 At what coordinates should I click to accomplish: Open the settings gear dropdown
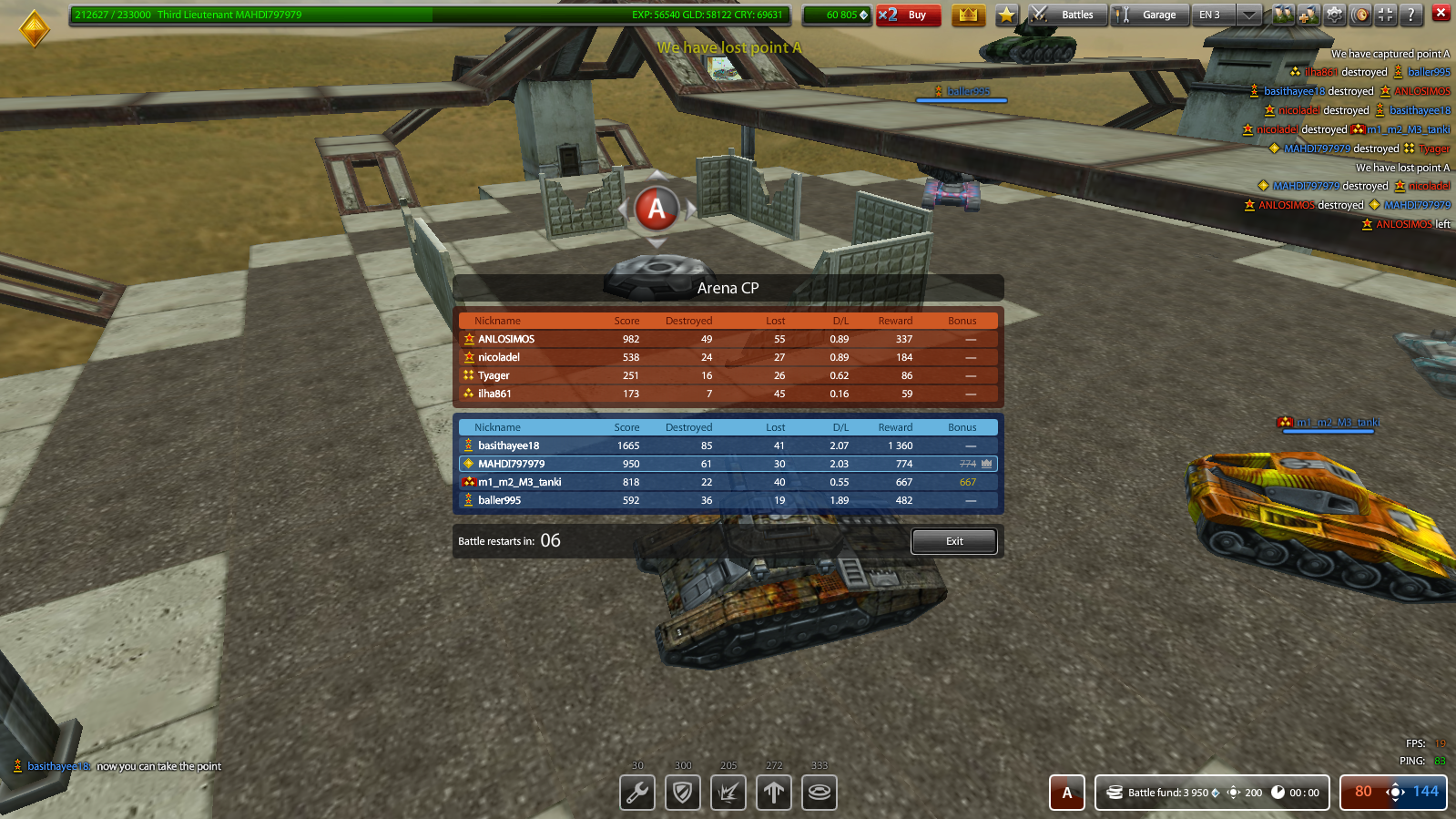pos(1334,14)
